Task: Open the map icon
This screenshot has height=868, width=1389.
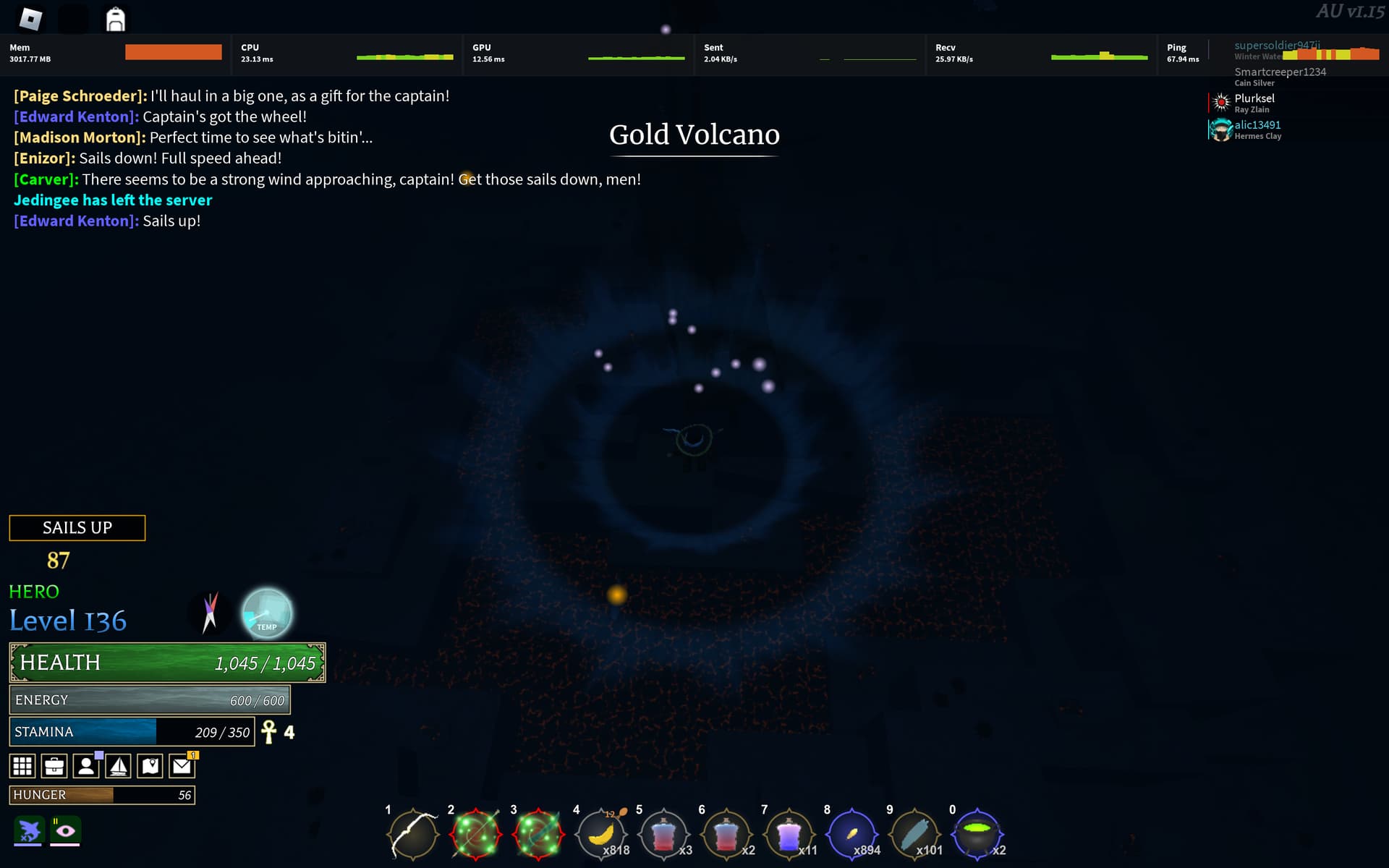Action: click(150, 765)
